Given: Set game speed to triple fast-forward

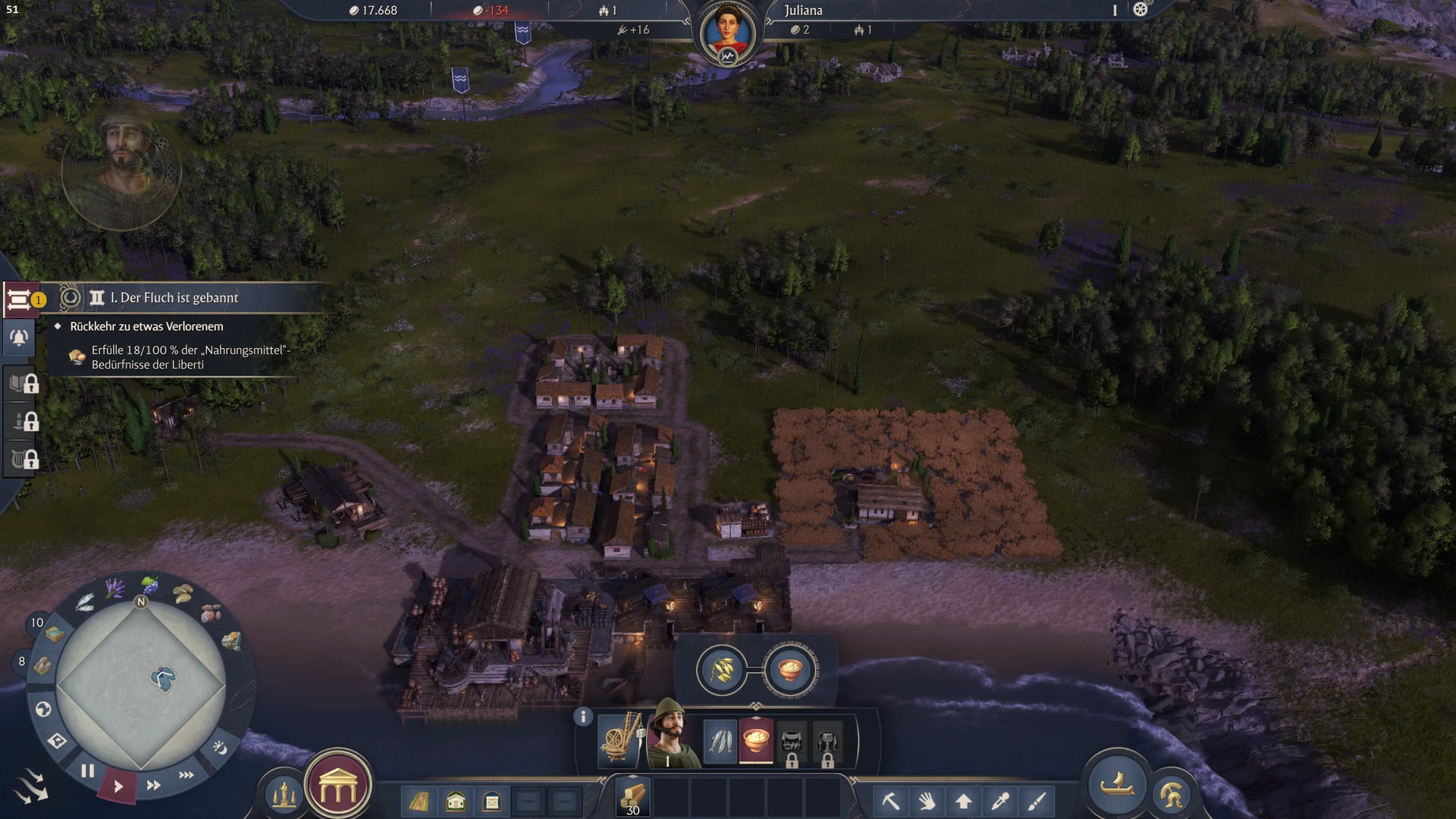Looking at the screenshot, I should tap(186, 774).
